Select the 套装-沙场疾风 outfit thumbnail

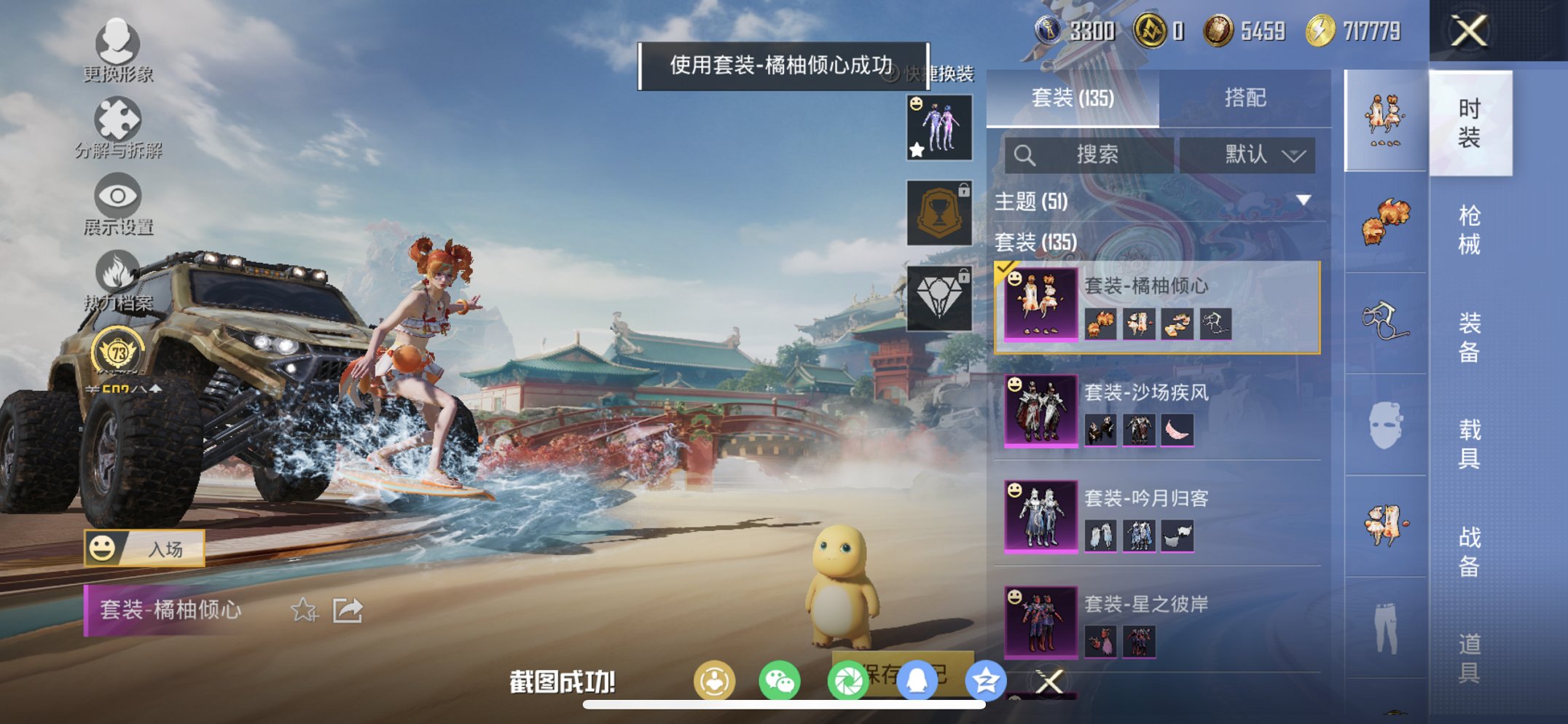pos(1040,411)
